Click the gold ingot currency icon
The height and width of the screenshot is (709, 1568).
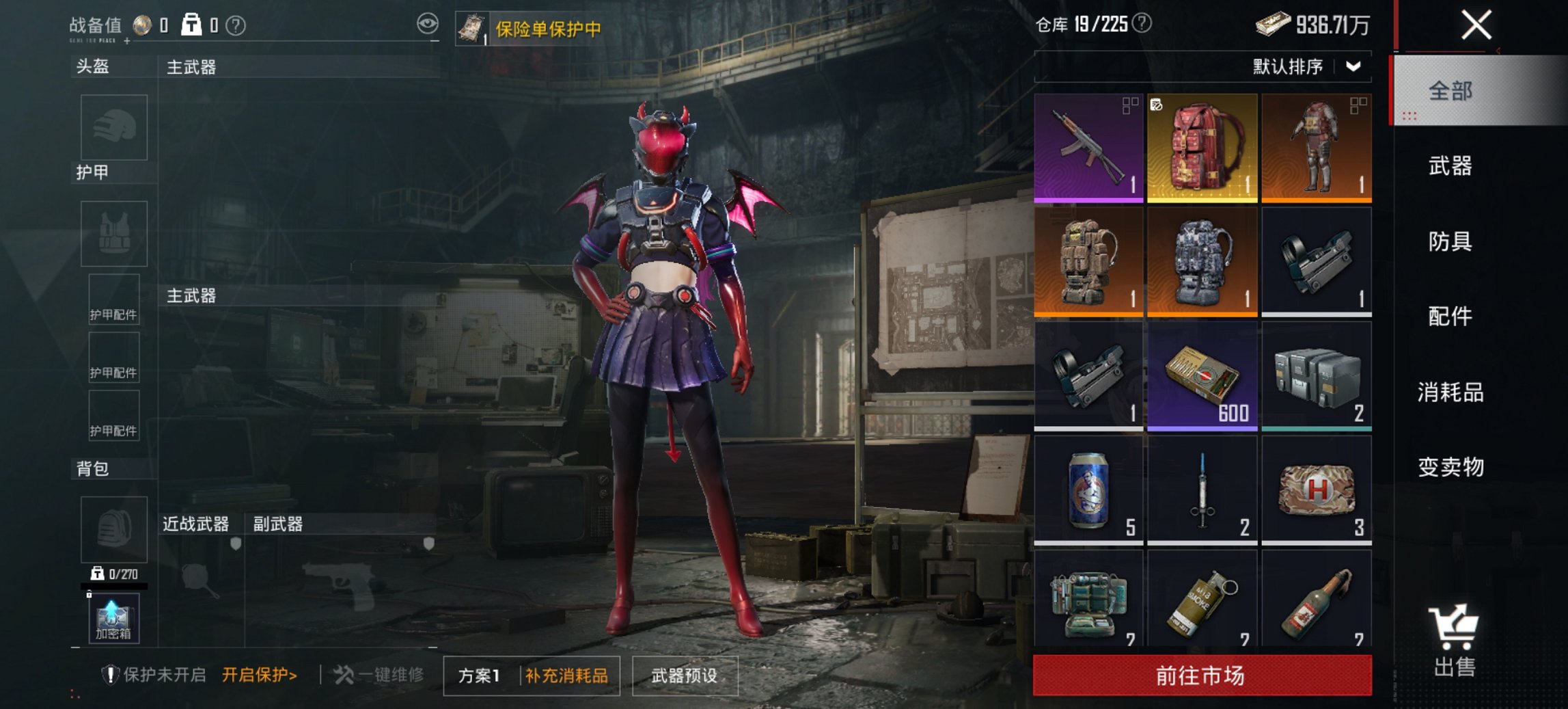(x=1275, y=23)
